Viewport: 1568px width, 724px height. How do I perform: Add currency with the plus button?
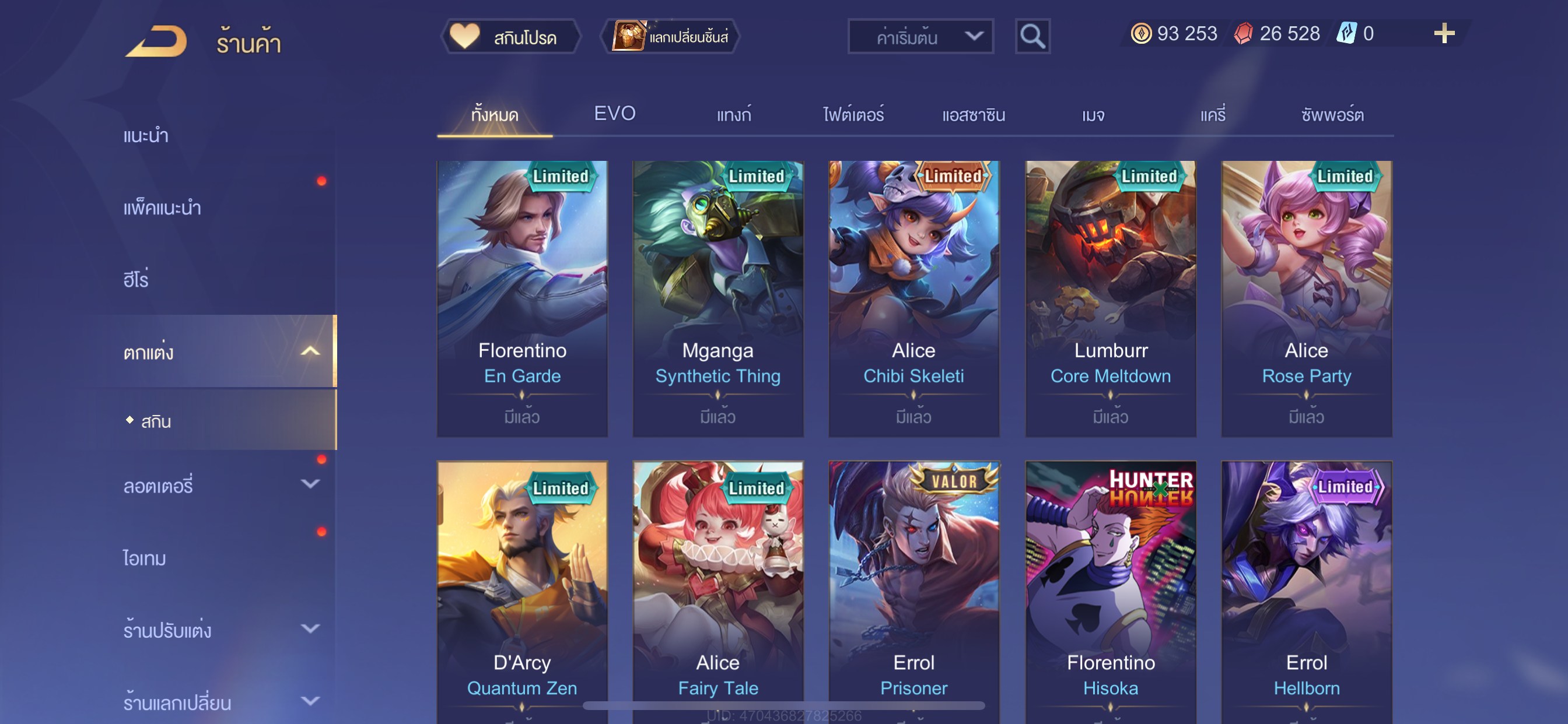1443,33
